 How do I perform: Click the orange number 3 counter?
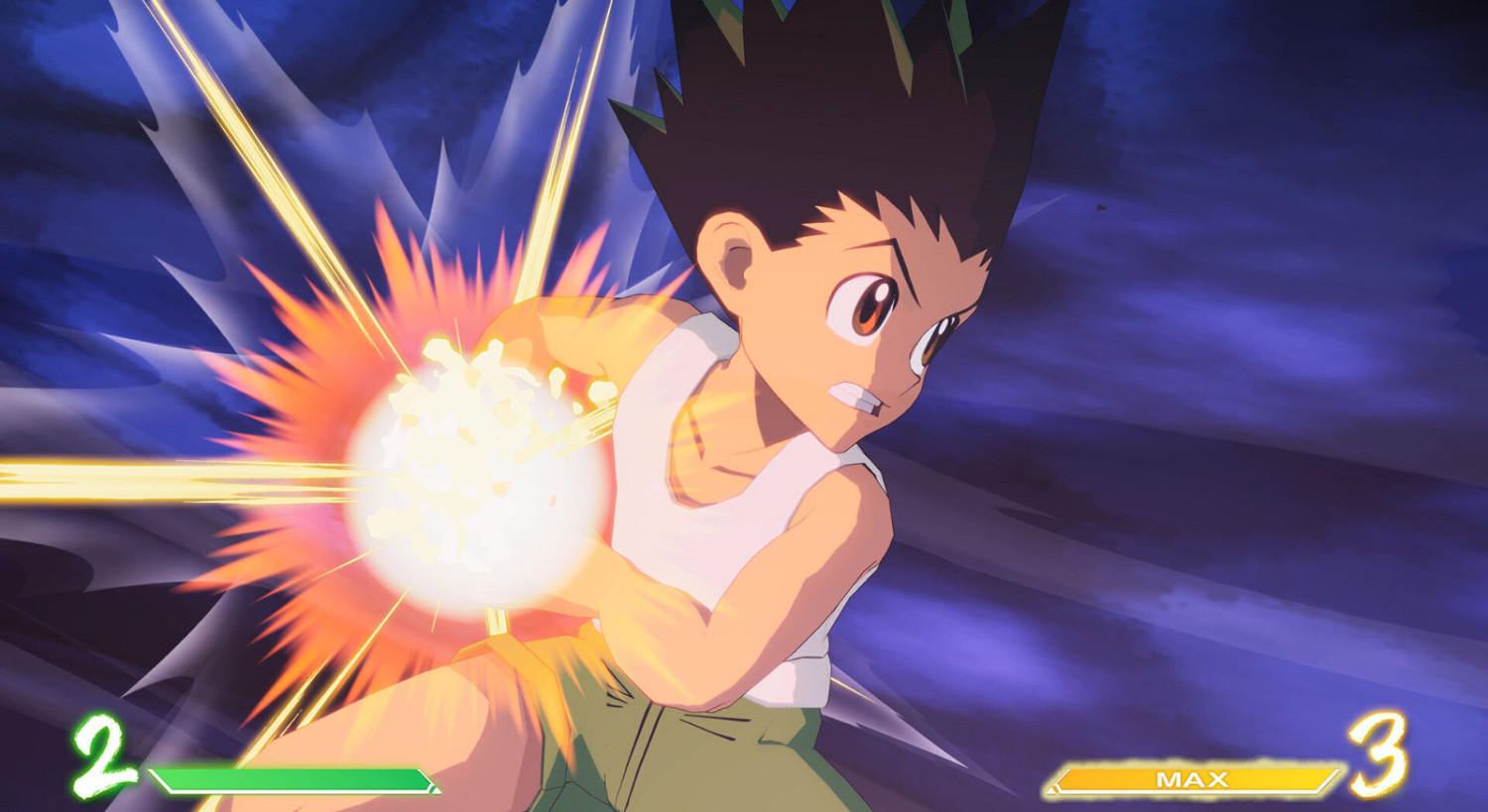coord(1379,754)
